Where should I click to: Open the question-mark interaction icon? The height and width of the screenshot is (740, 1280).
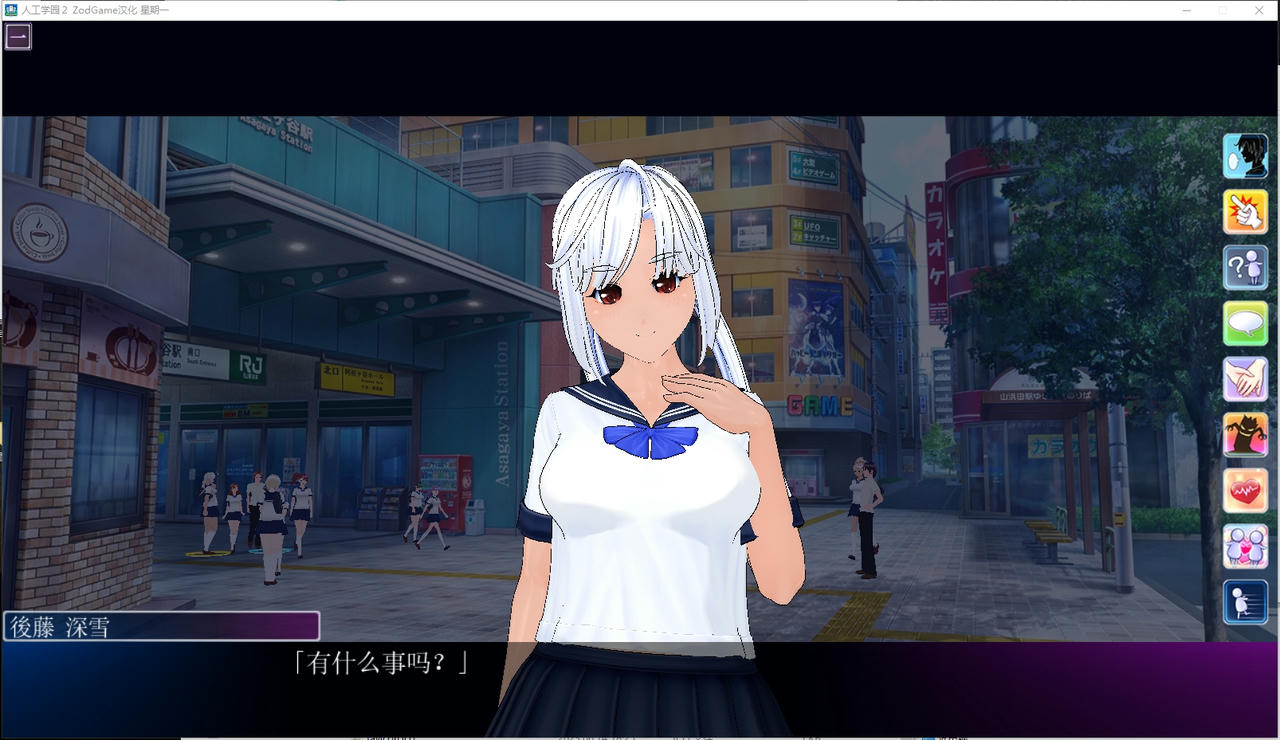coord(1245,267)
